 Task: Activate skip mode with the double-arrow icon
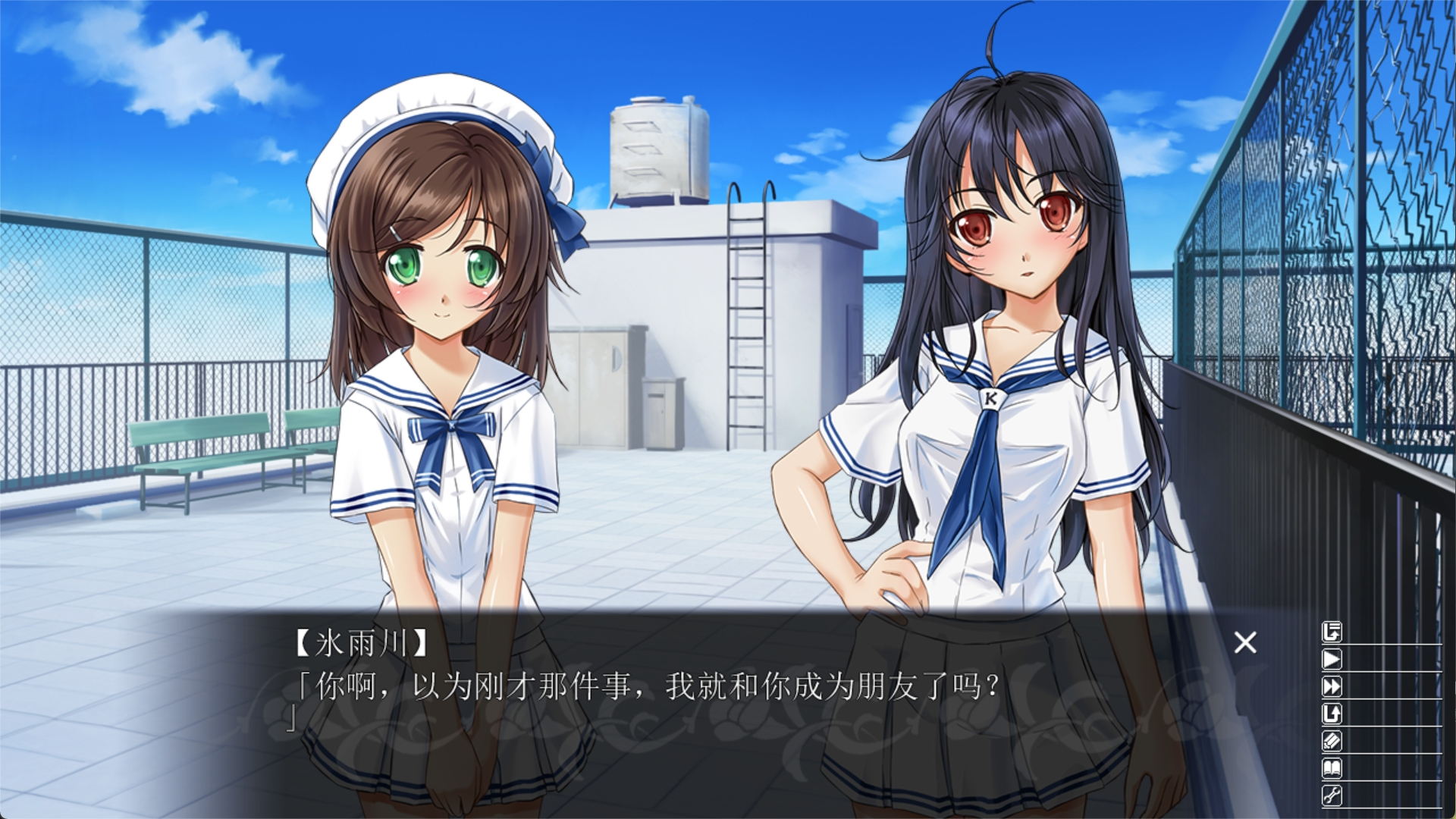pos(1332,686)
